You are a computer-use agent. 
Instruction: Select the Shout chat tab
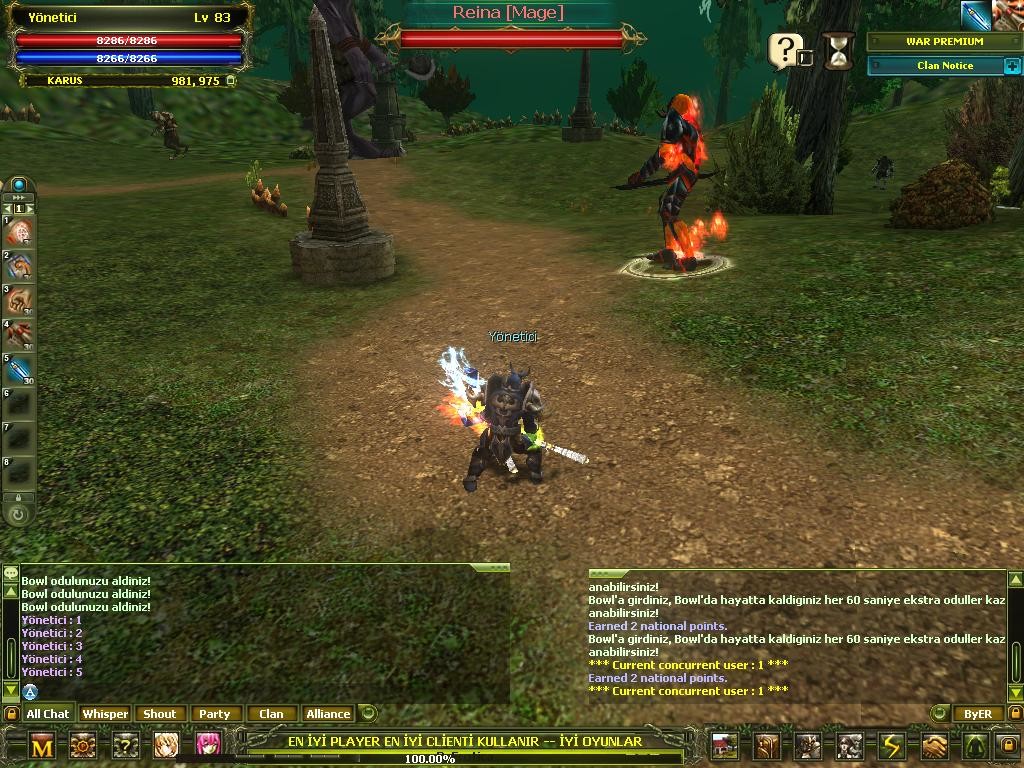159,714
